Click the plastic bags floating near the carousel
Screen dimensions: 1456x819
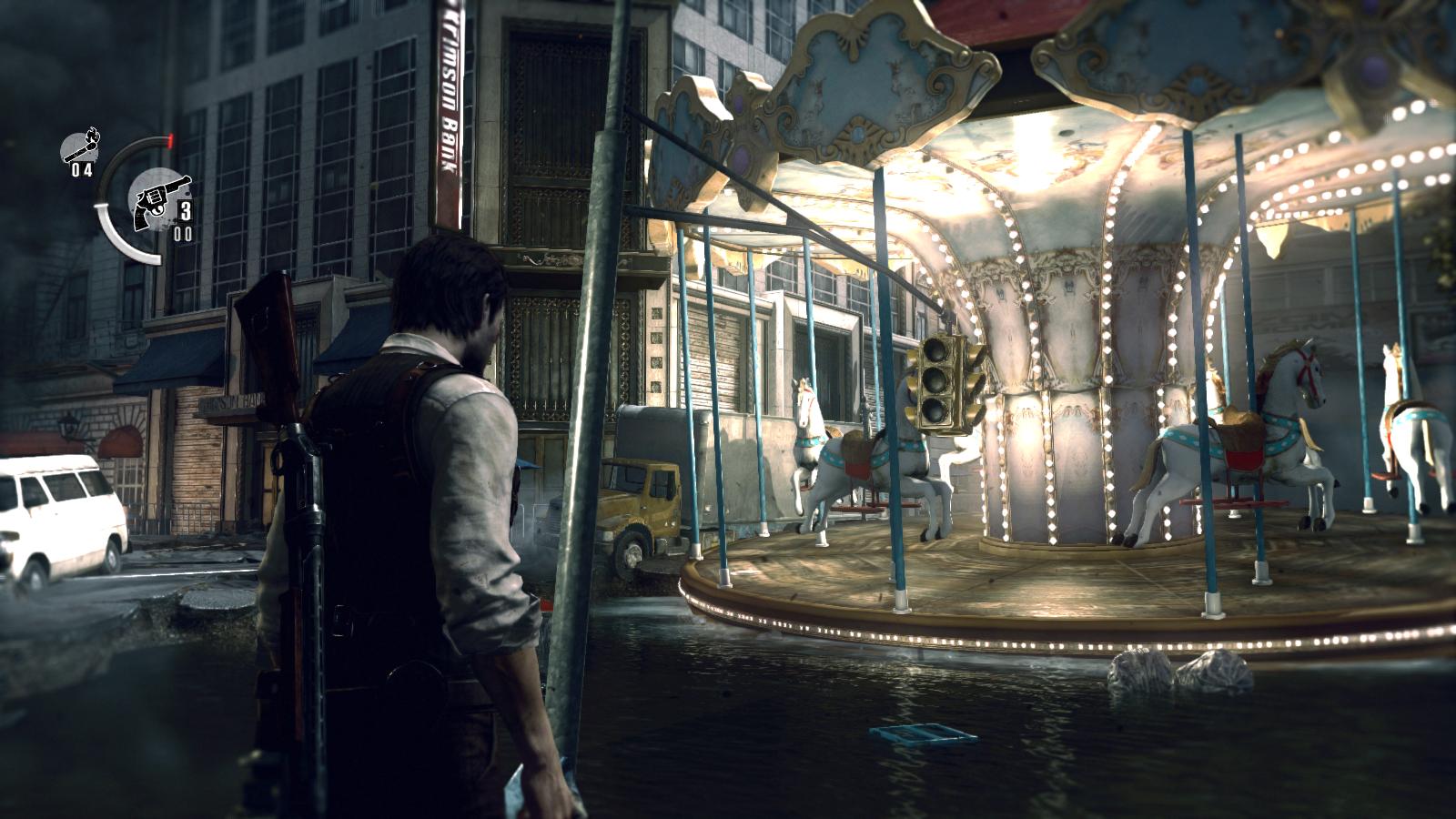coord(1174,669)
